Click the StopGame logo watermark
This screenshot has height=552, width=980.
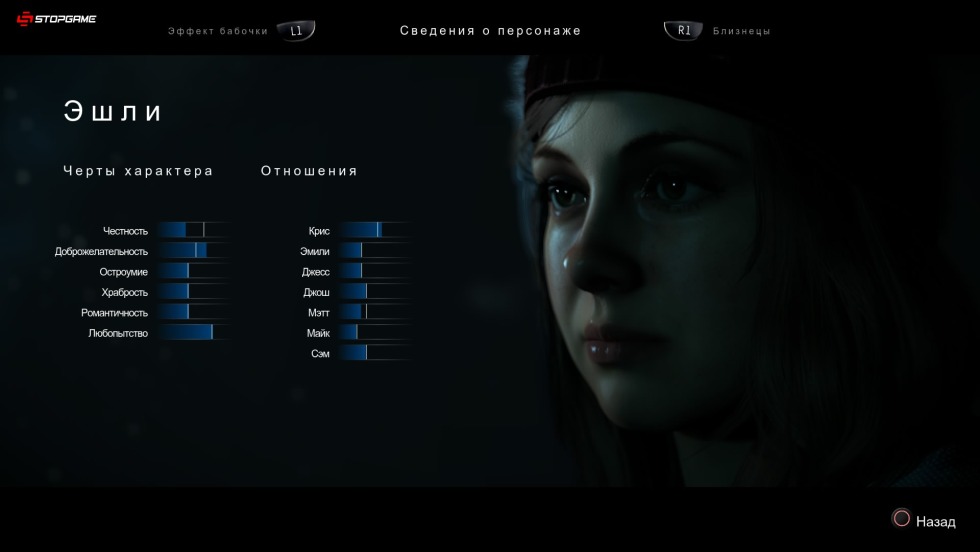[57, 19]
